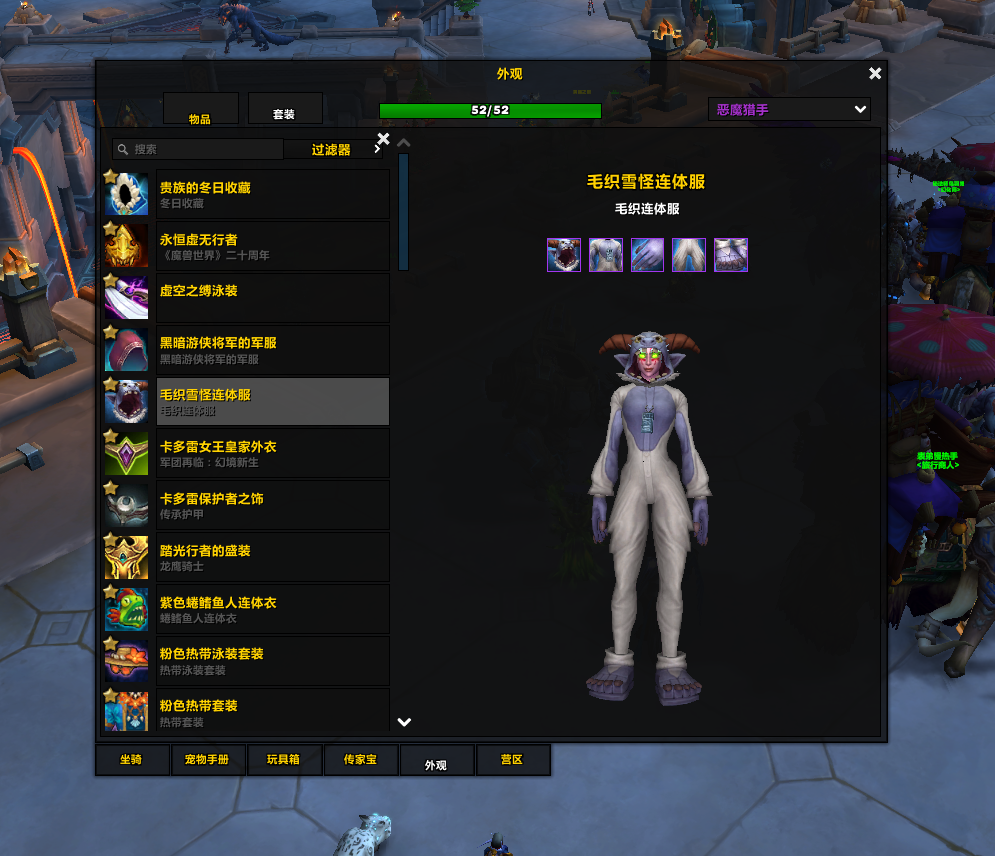
Task: Open the 过滤器 filter menu
Action: coord(331,149)
